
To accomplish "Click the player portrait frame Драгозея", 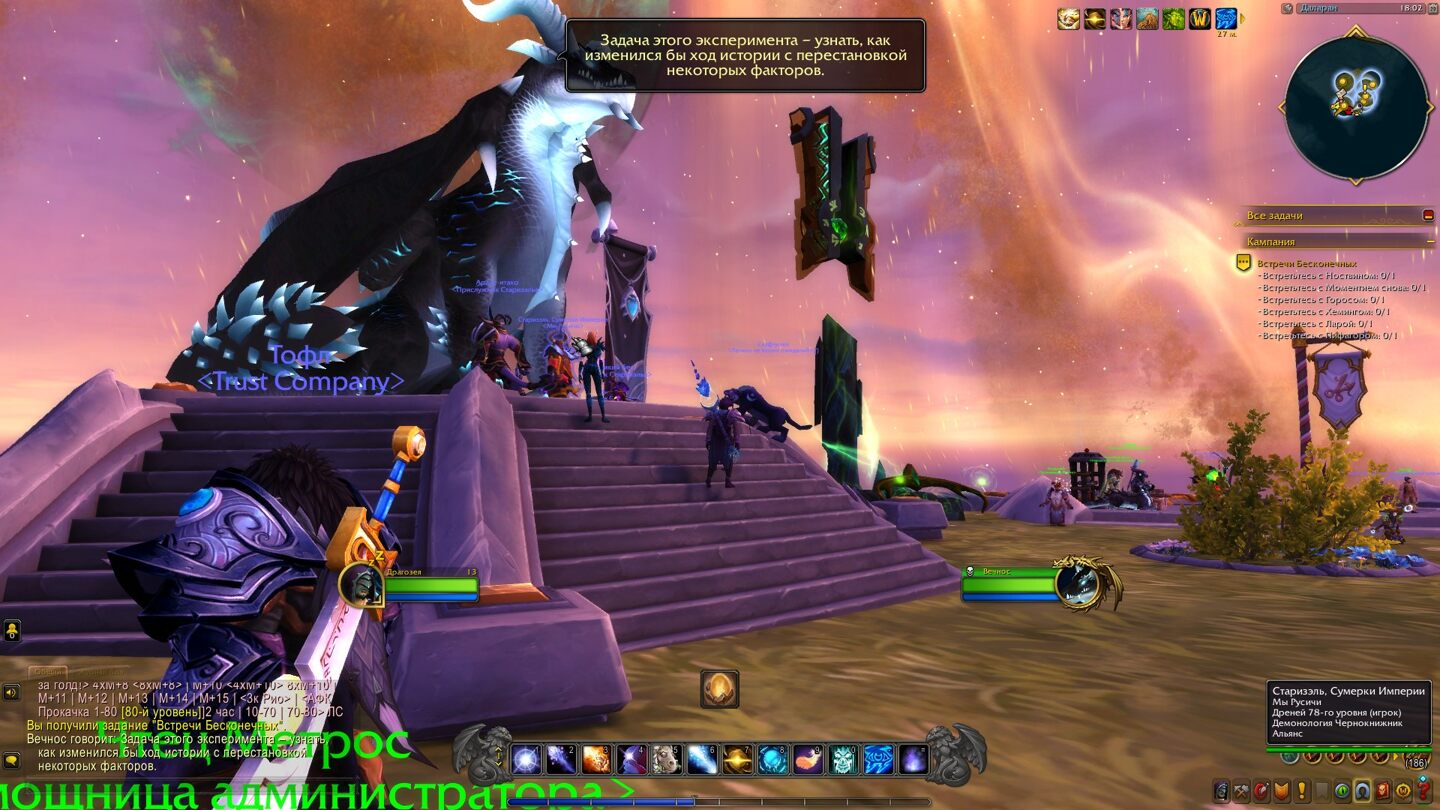I will click(362, 584).
